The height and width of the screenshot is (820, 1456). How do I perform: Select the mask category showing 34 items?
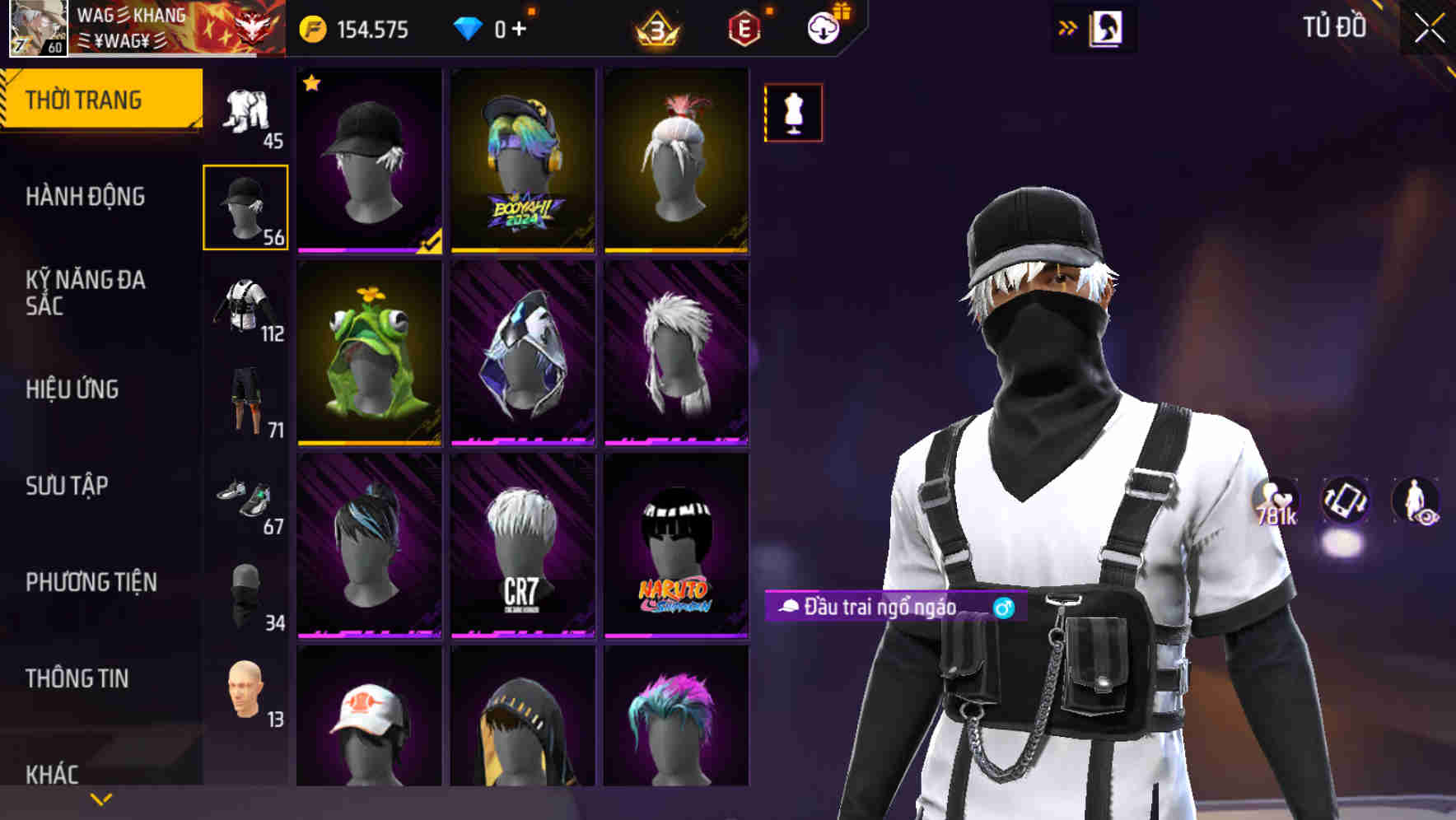[x=245, y=593]
